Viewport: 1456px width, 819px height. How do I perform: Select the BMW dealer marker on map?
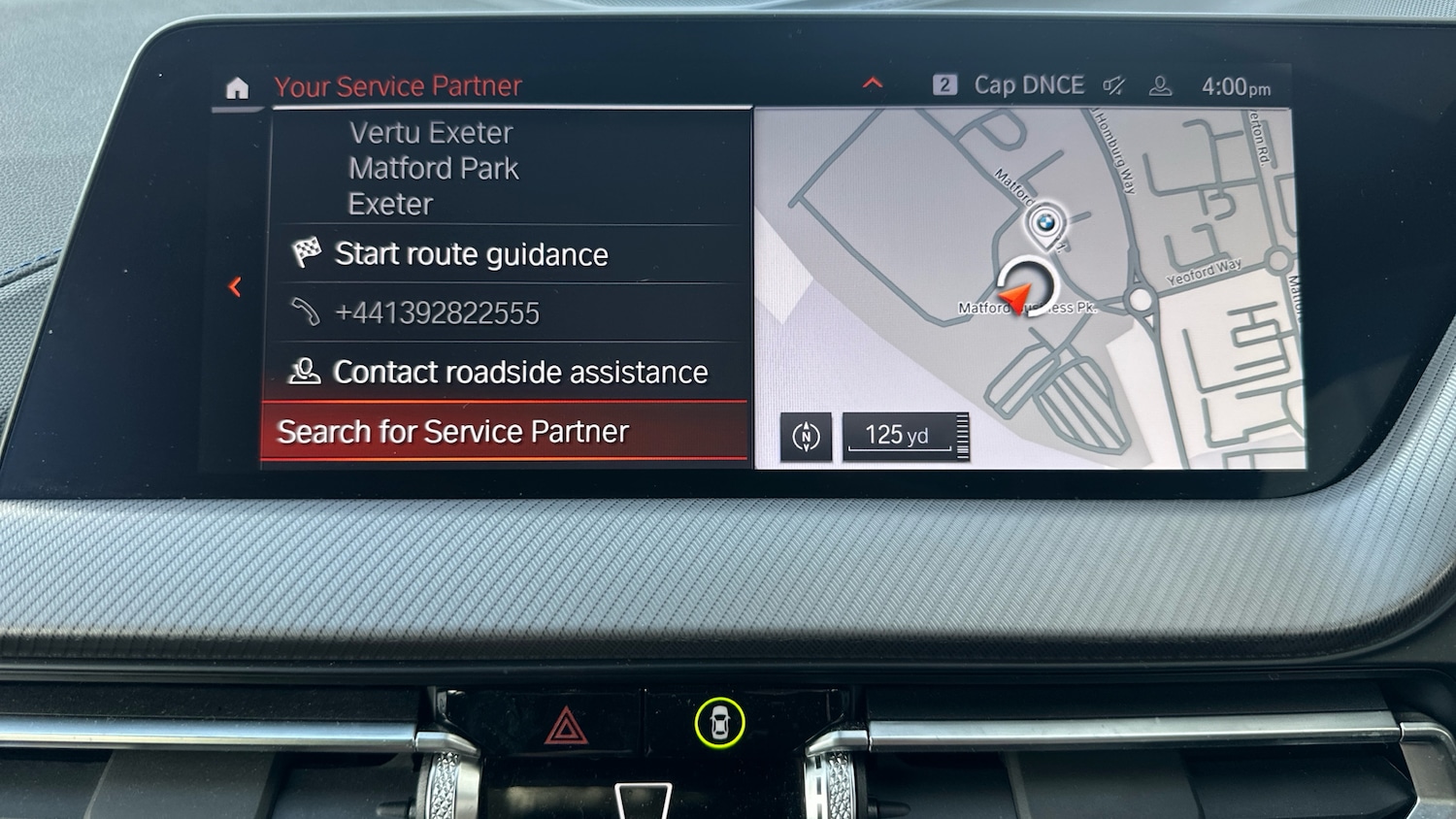(x=1044, y=224)
